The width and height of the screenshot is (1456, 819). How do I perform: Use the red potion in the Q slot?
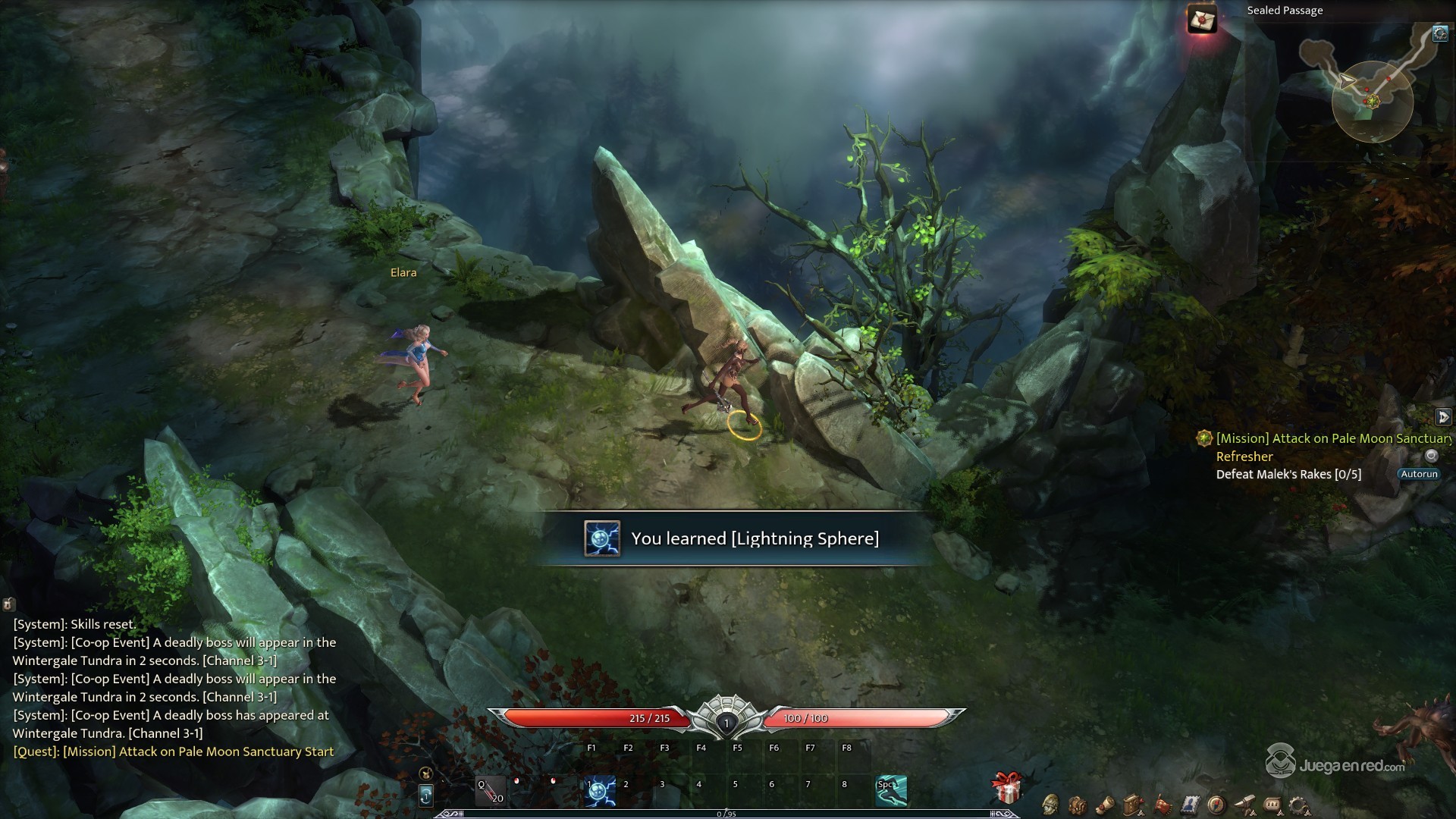[490, 791]
